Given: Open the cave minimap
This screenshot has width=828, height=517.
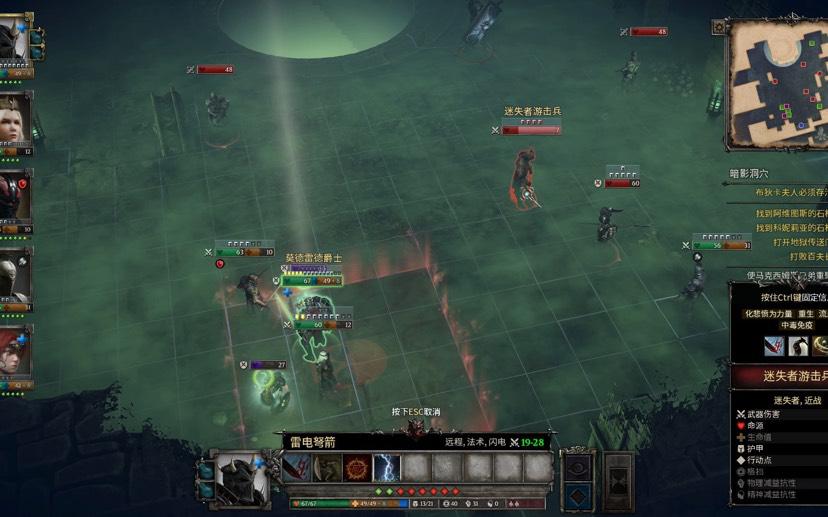Looking at the screenshot, I should tap(778, 83).
